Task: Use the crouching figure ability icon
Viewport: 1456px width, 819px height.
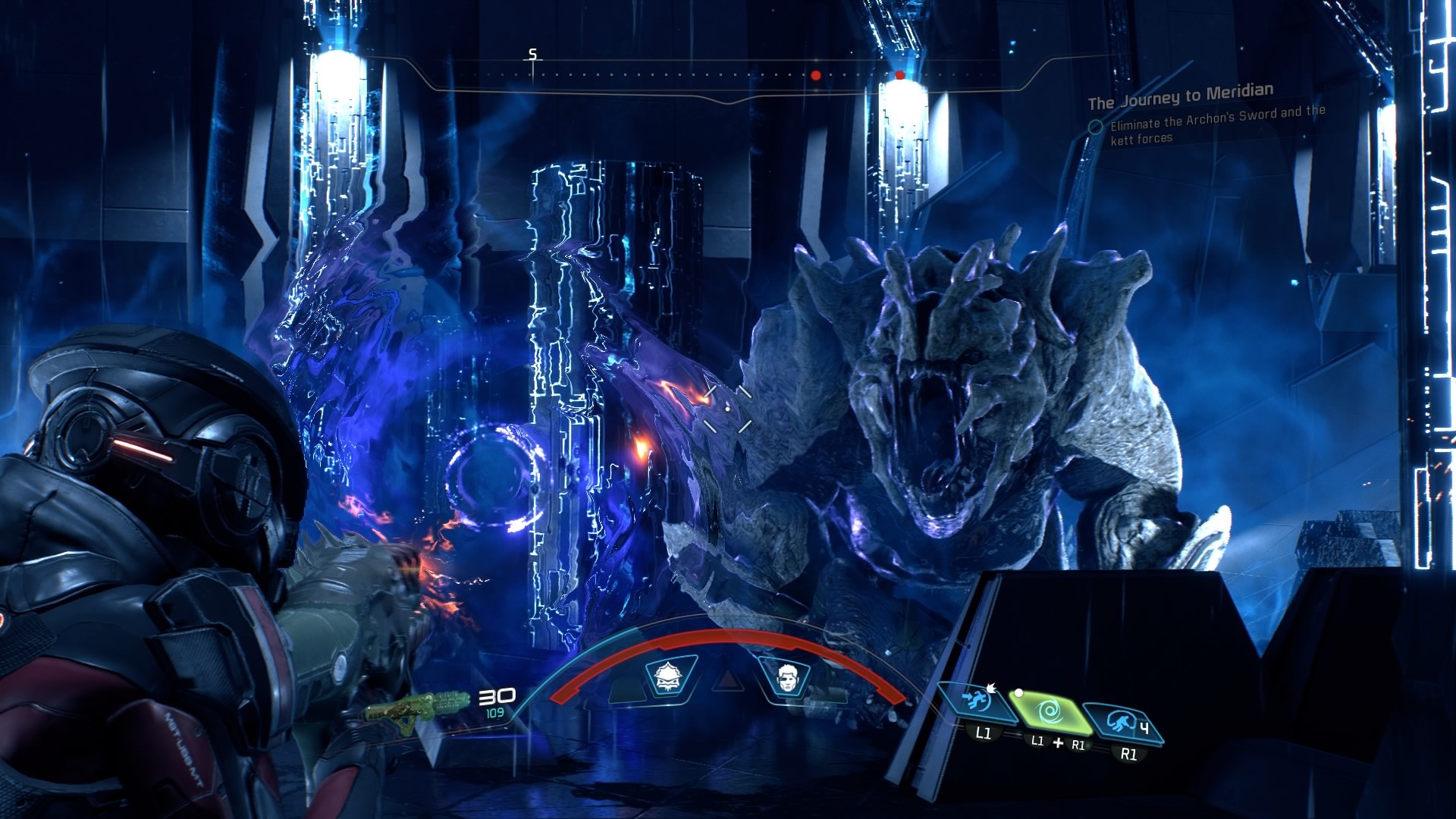Action: pos(1122,722)
